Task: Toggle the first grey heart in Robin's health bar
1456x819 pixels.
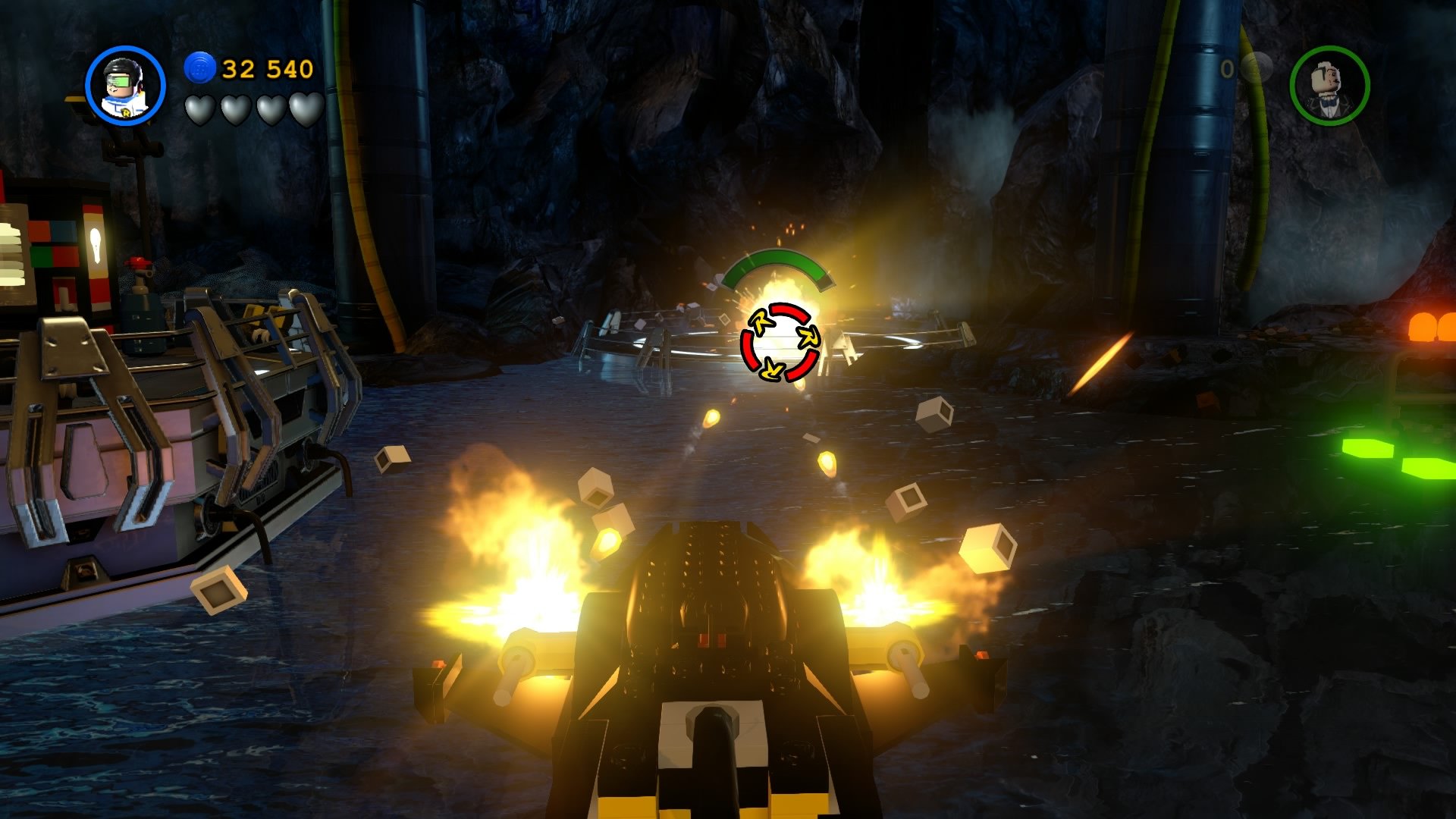Action: 199,108
